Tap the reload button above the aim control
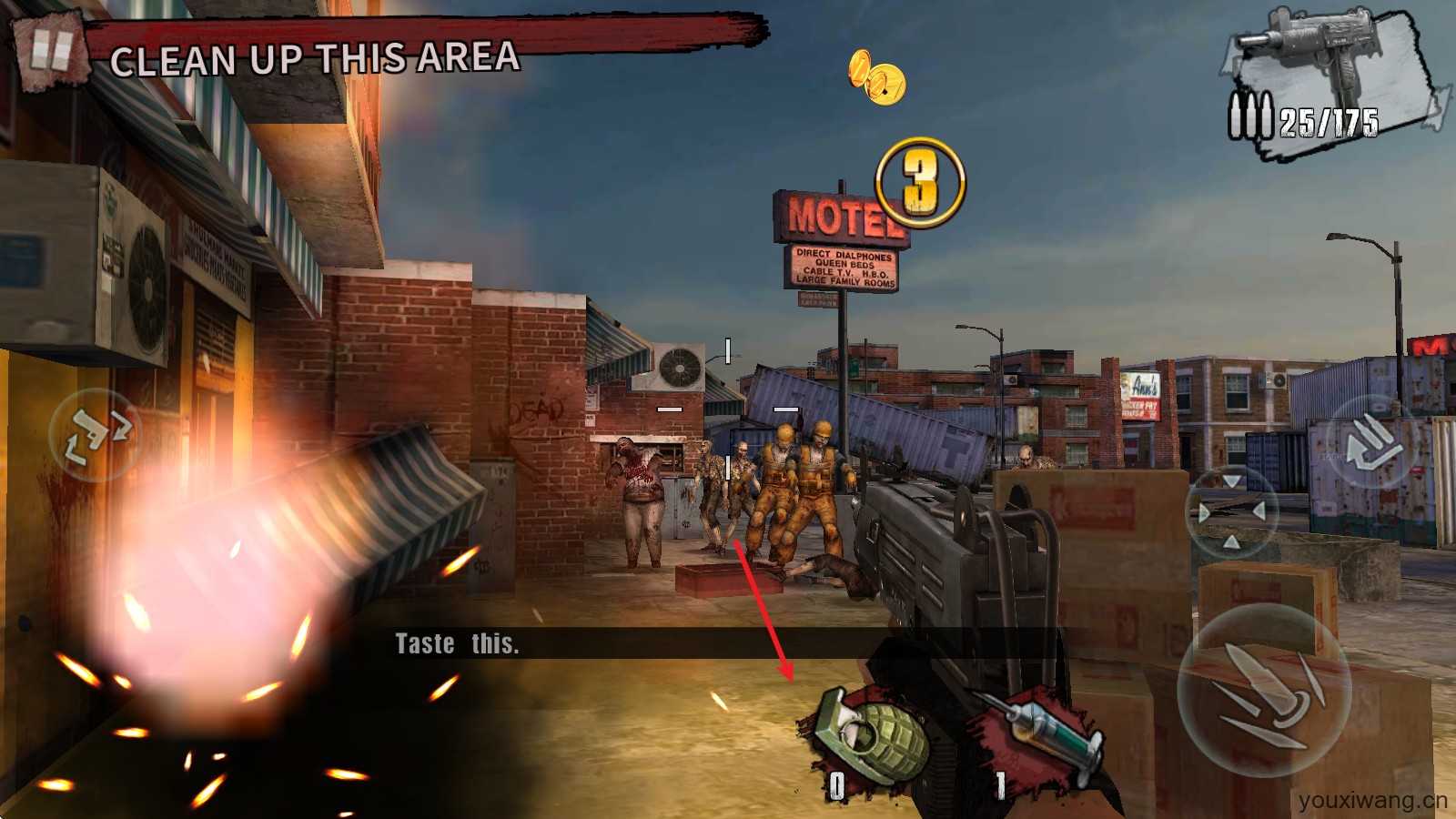1456x819 pixels. click(1374, 443)
